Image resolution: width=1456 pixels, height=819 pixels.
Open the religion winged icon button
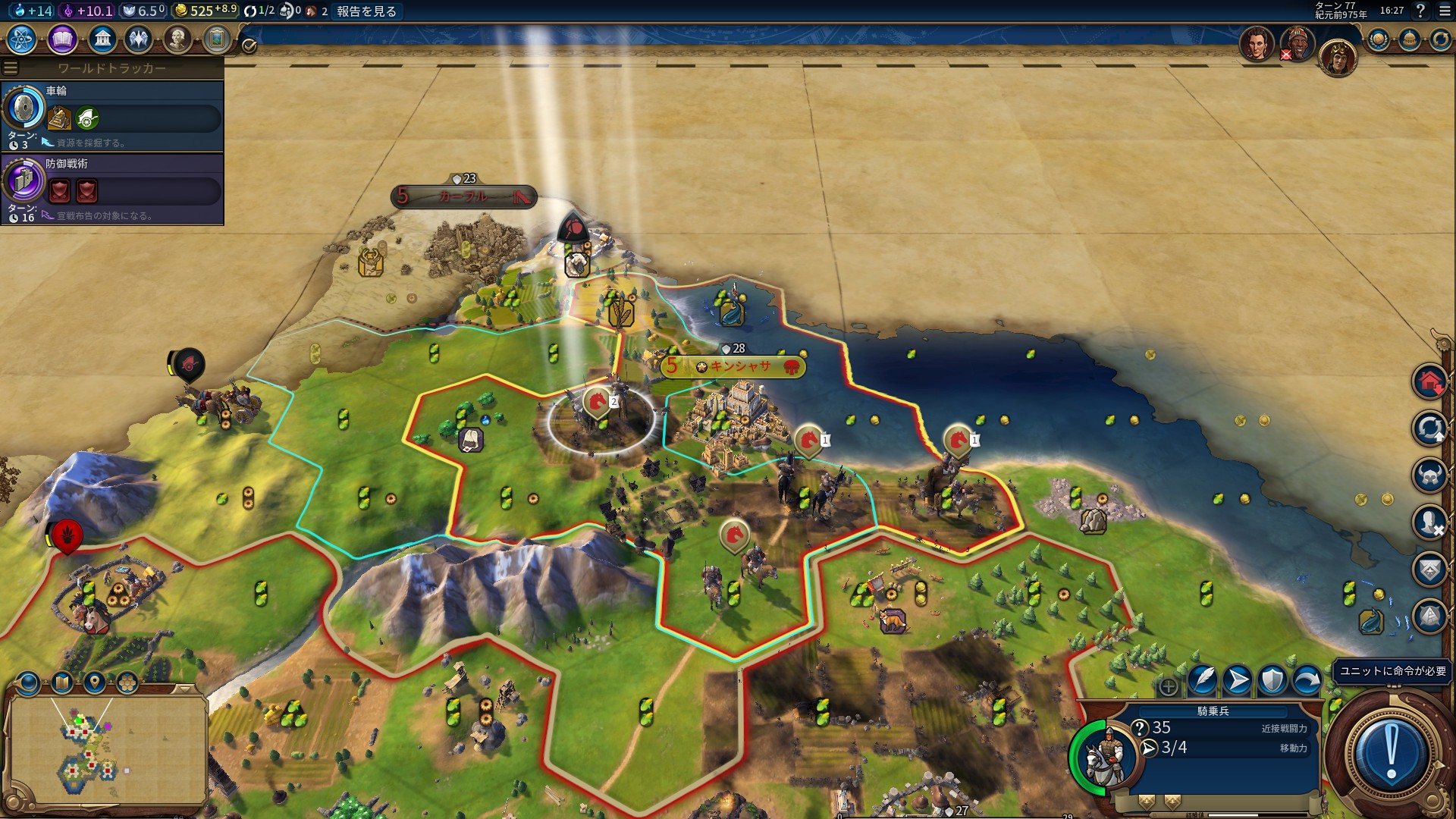139,39
